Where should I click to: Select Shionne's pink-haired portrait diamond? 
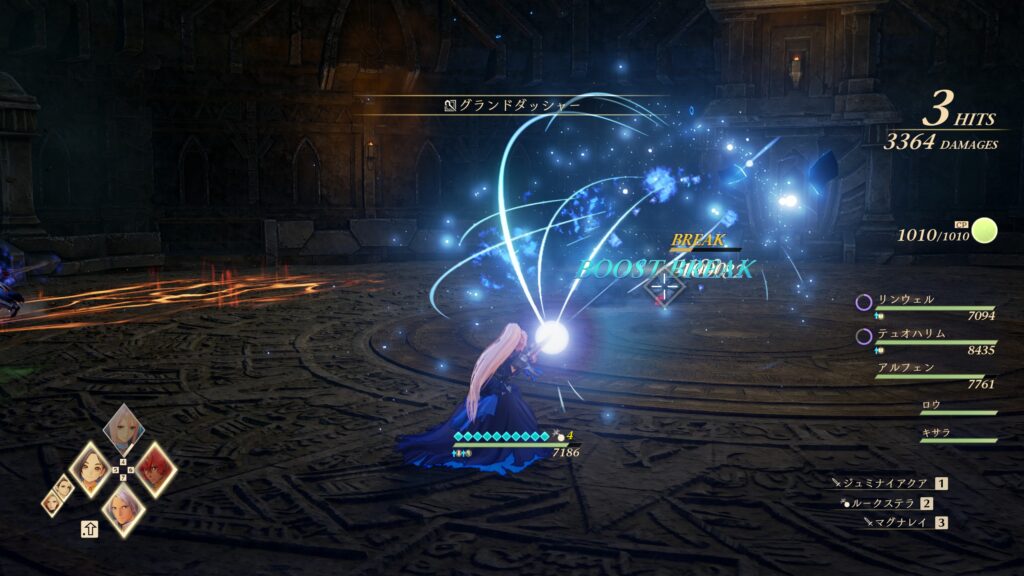pos(124,427)
